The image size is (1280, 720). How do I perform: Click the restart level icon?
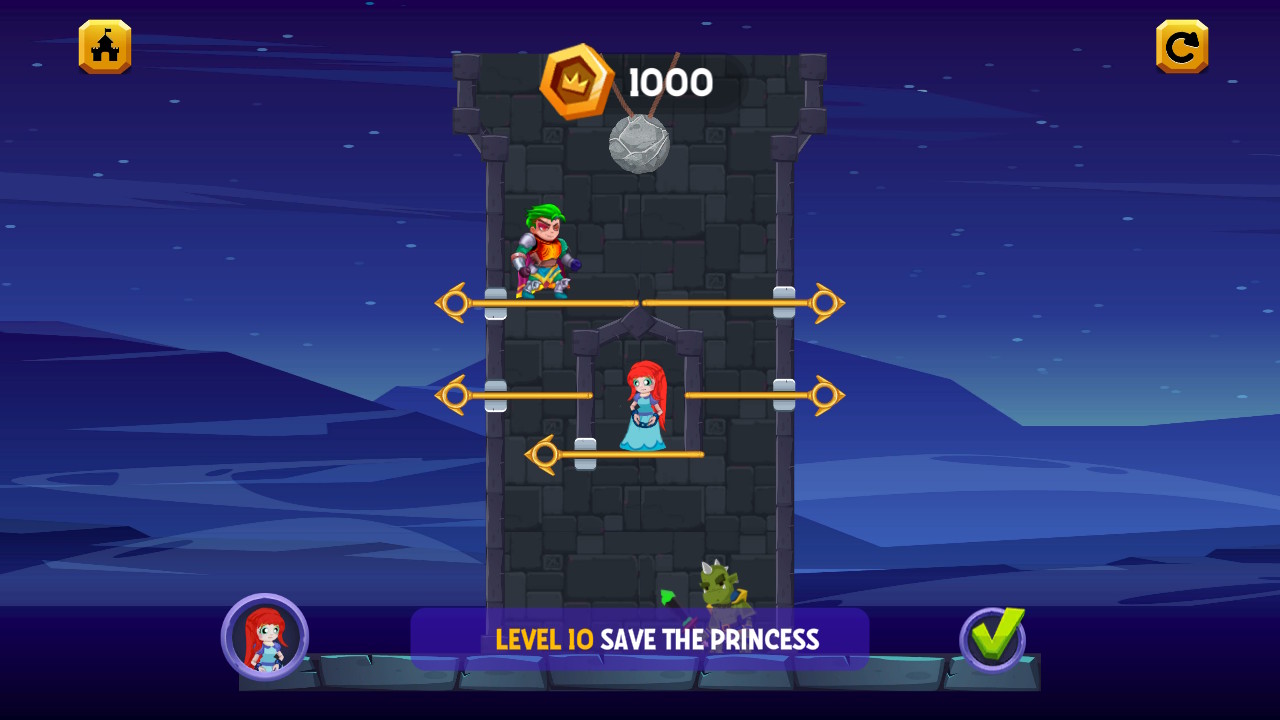(1181, 45)
